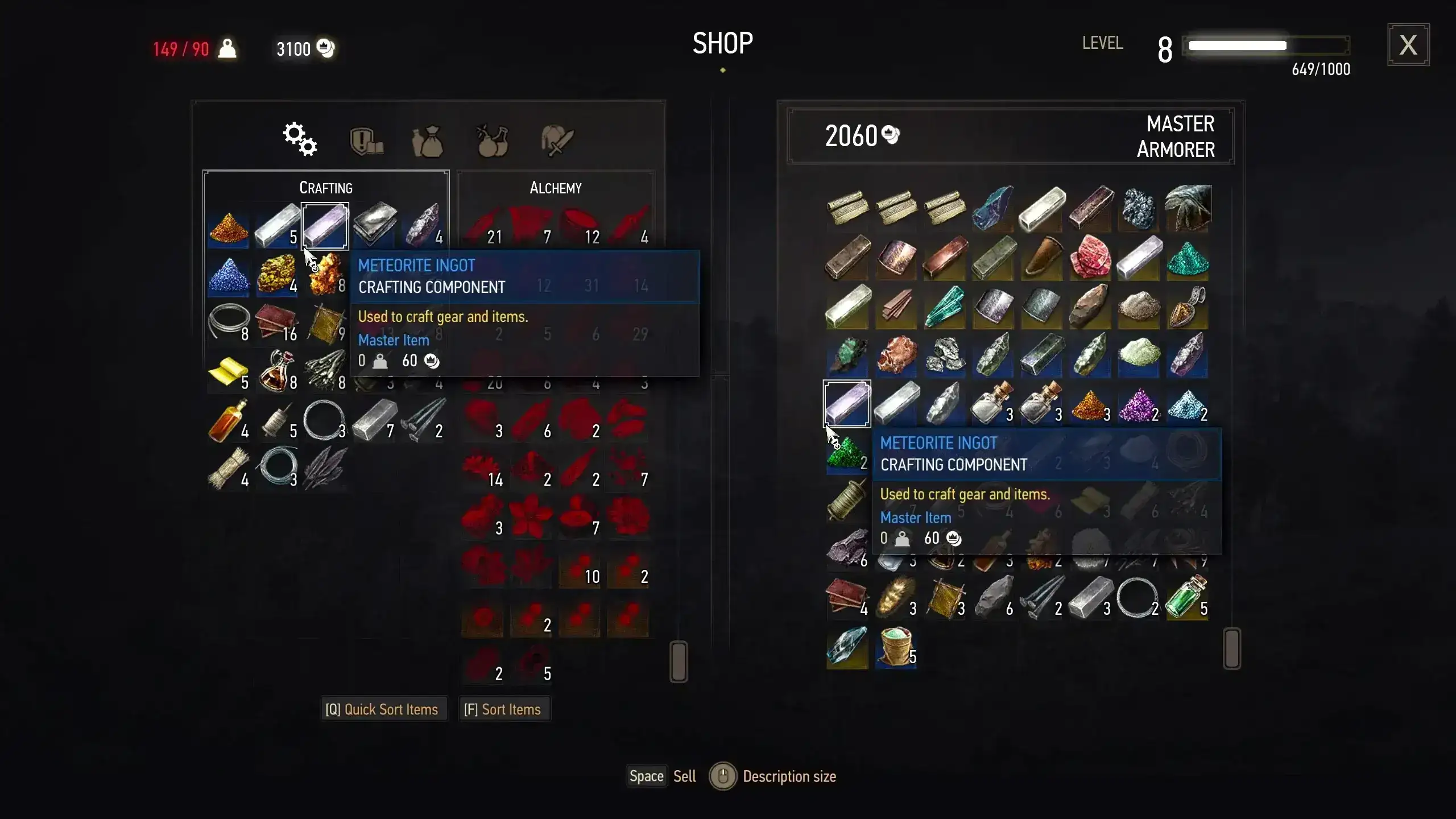This screenshot has width=1456, height=819.
Task: Pick the merchant's purple powder pile
Action: [x=1139, y=404]
